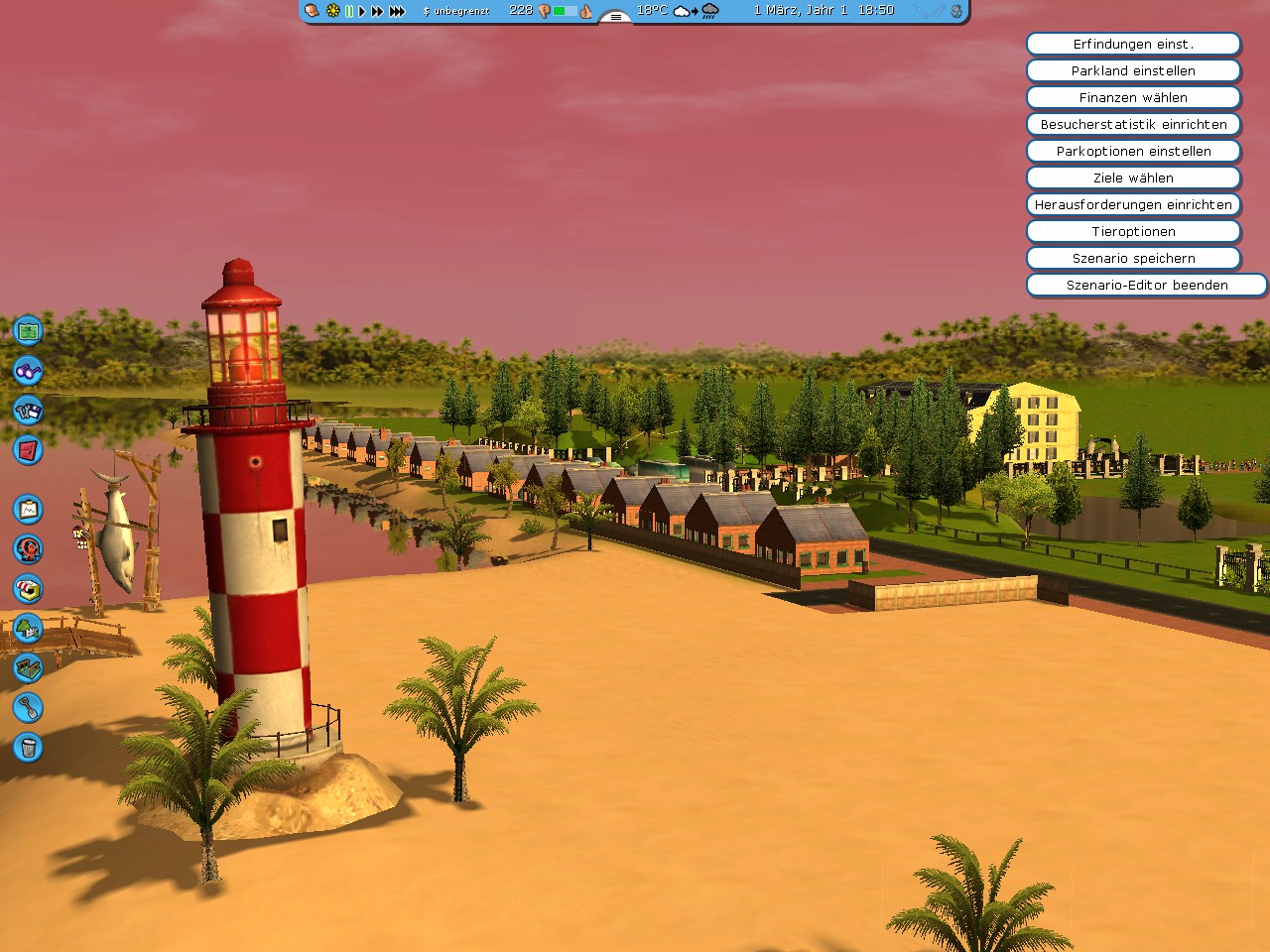Viewport: 1270px width, 952px height.
Task: Open the park map overview
Action: click(27, 331)
